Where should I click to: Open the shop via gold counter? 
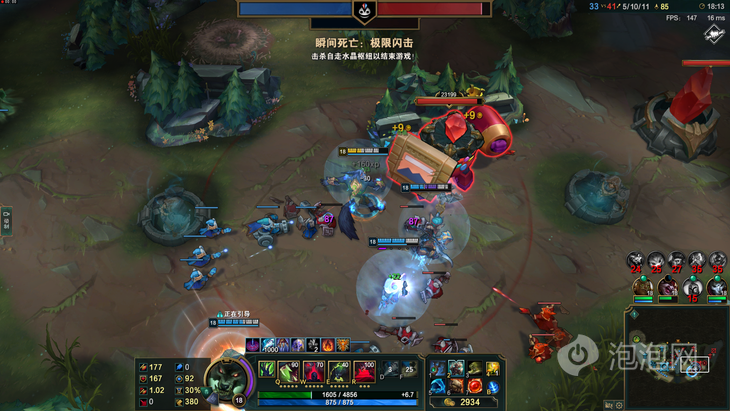coord(465,402)
